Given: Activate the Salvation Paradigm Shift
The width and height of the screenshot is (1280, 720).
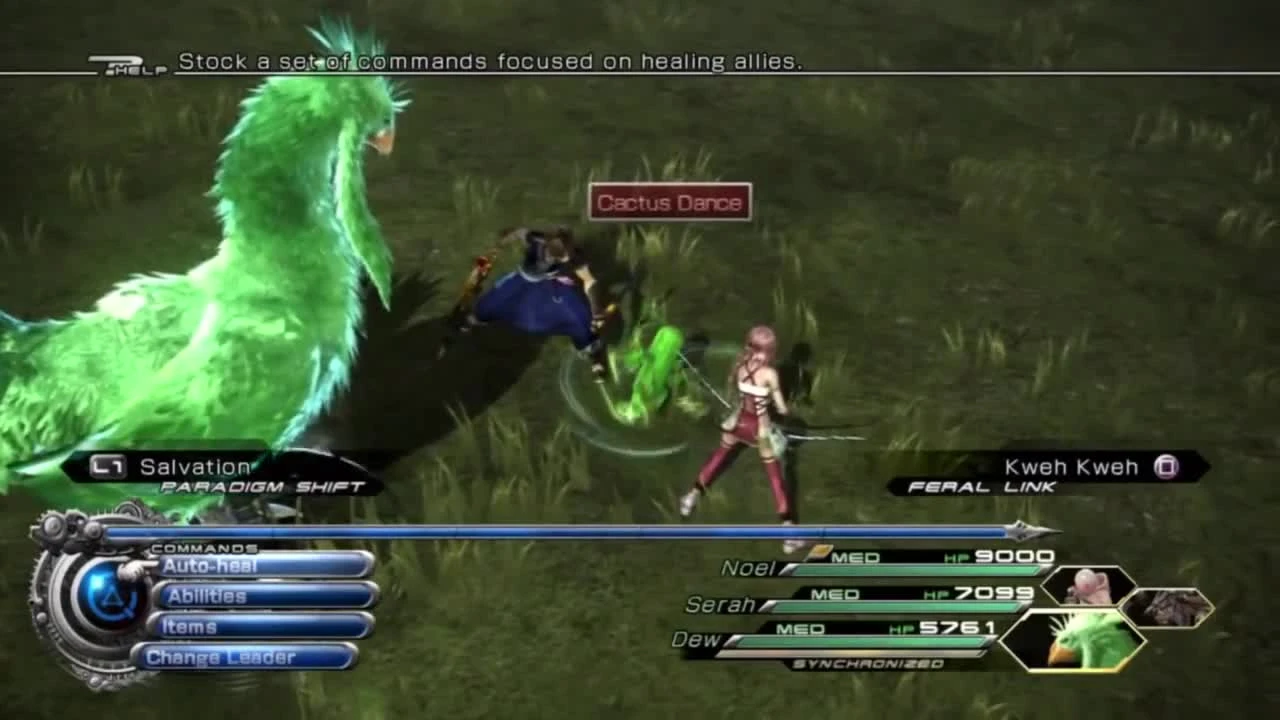Looking at the screenshot, I should click(196, 466).
